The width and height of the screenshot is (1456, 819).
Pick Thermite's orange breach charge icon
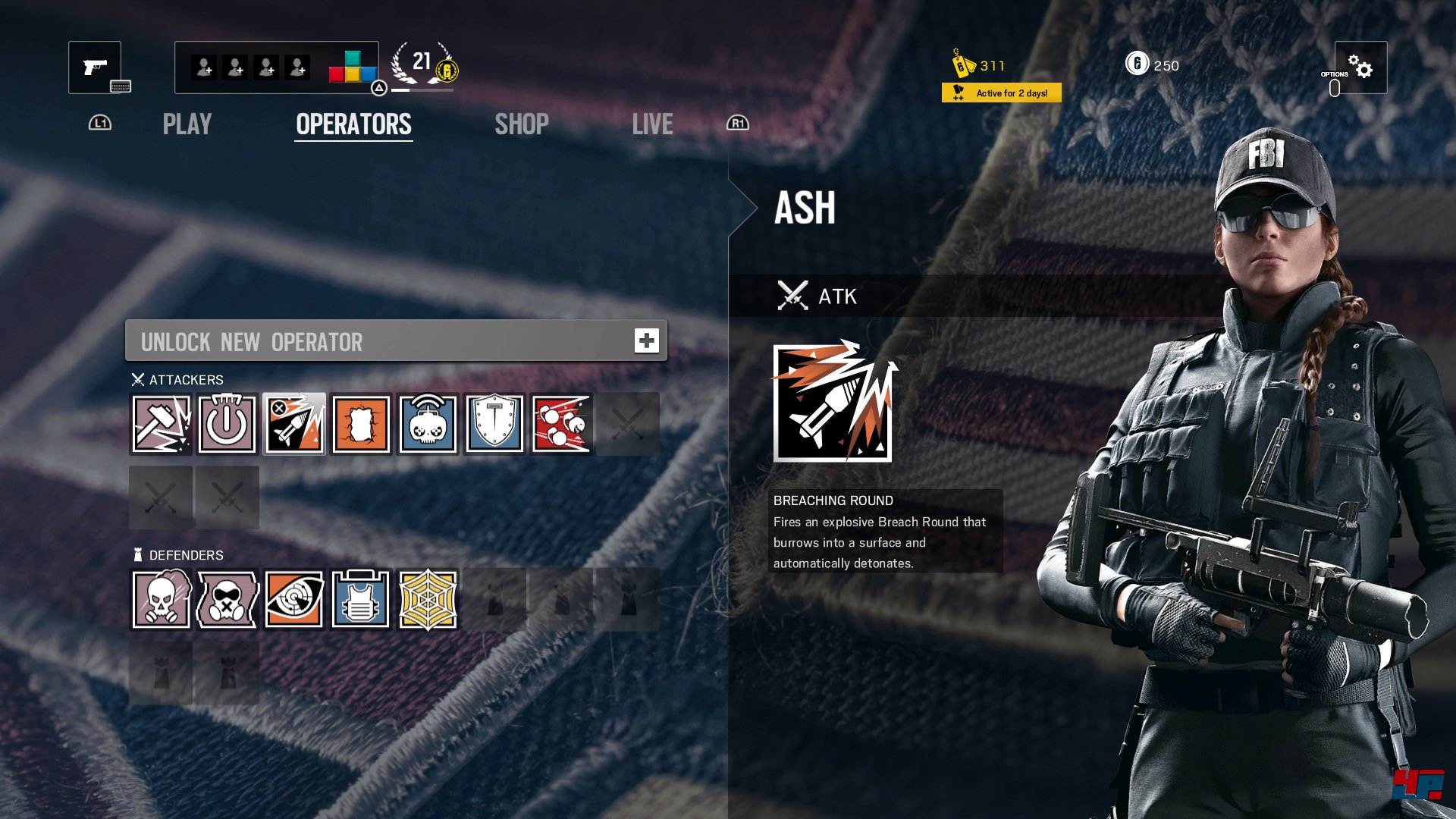click(x=361, y=424)
